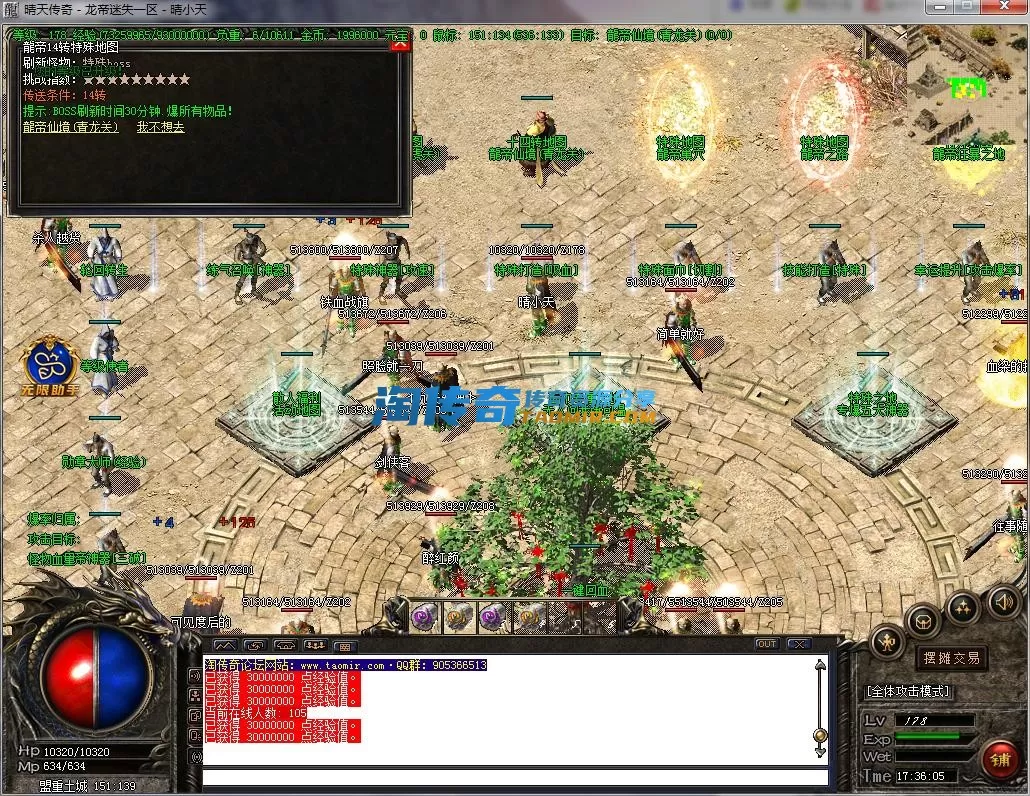Click the 摆摊交易 stall trade button
Viewport: 1030px width, 796px height.
coord(950,658)
